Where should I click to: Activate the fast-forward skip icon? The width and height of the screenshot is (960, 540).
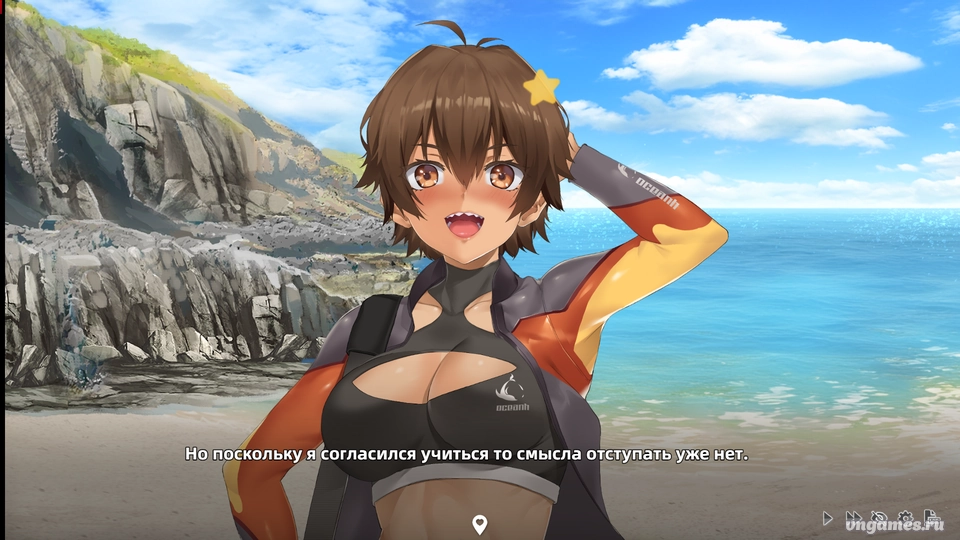pyautogui.click(x=853, y=518)
